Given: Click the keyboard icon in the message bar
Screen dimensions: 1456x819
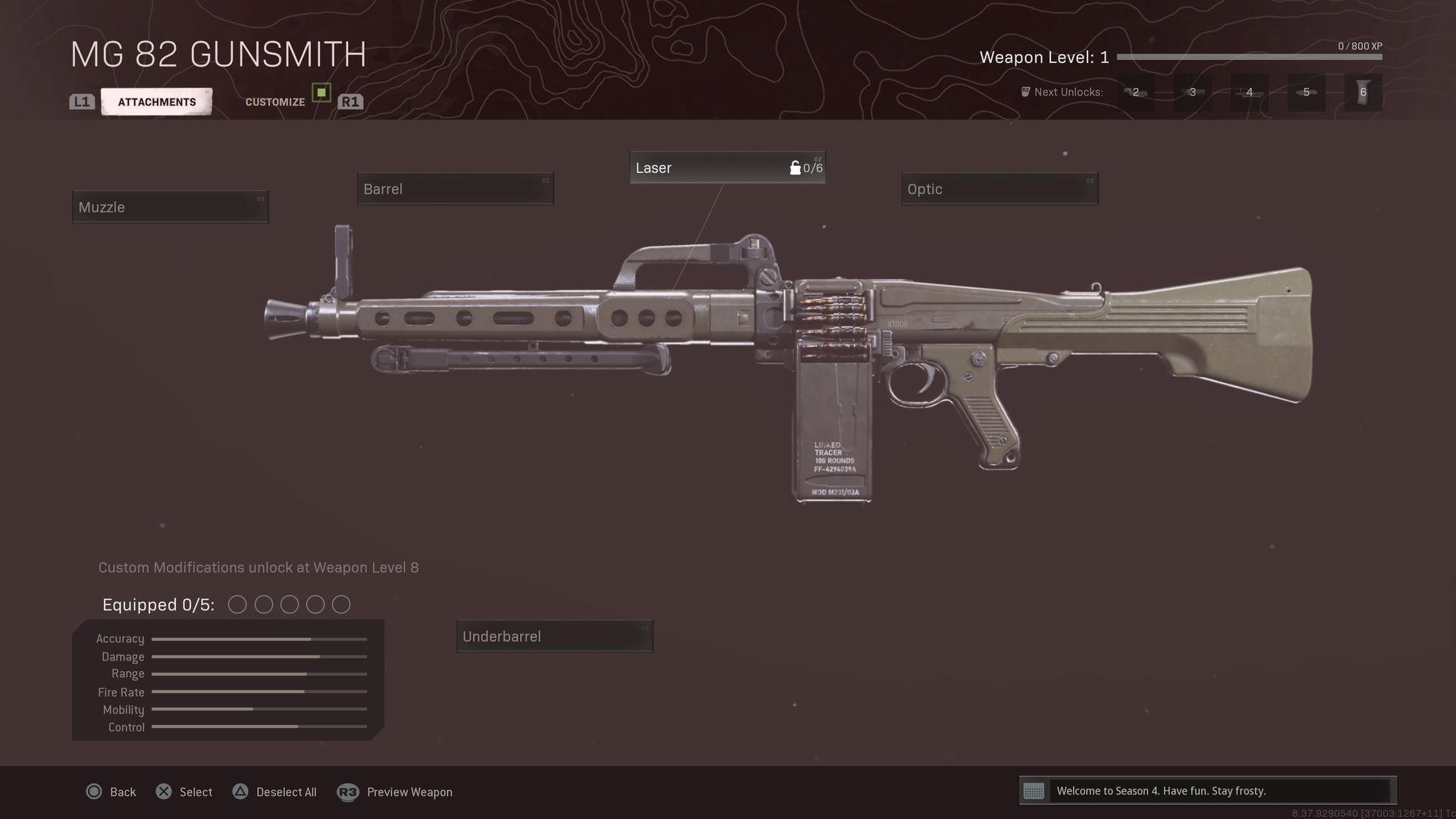Looking at the screenshot, I should click(1035, 791).
